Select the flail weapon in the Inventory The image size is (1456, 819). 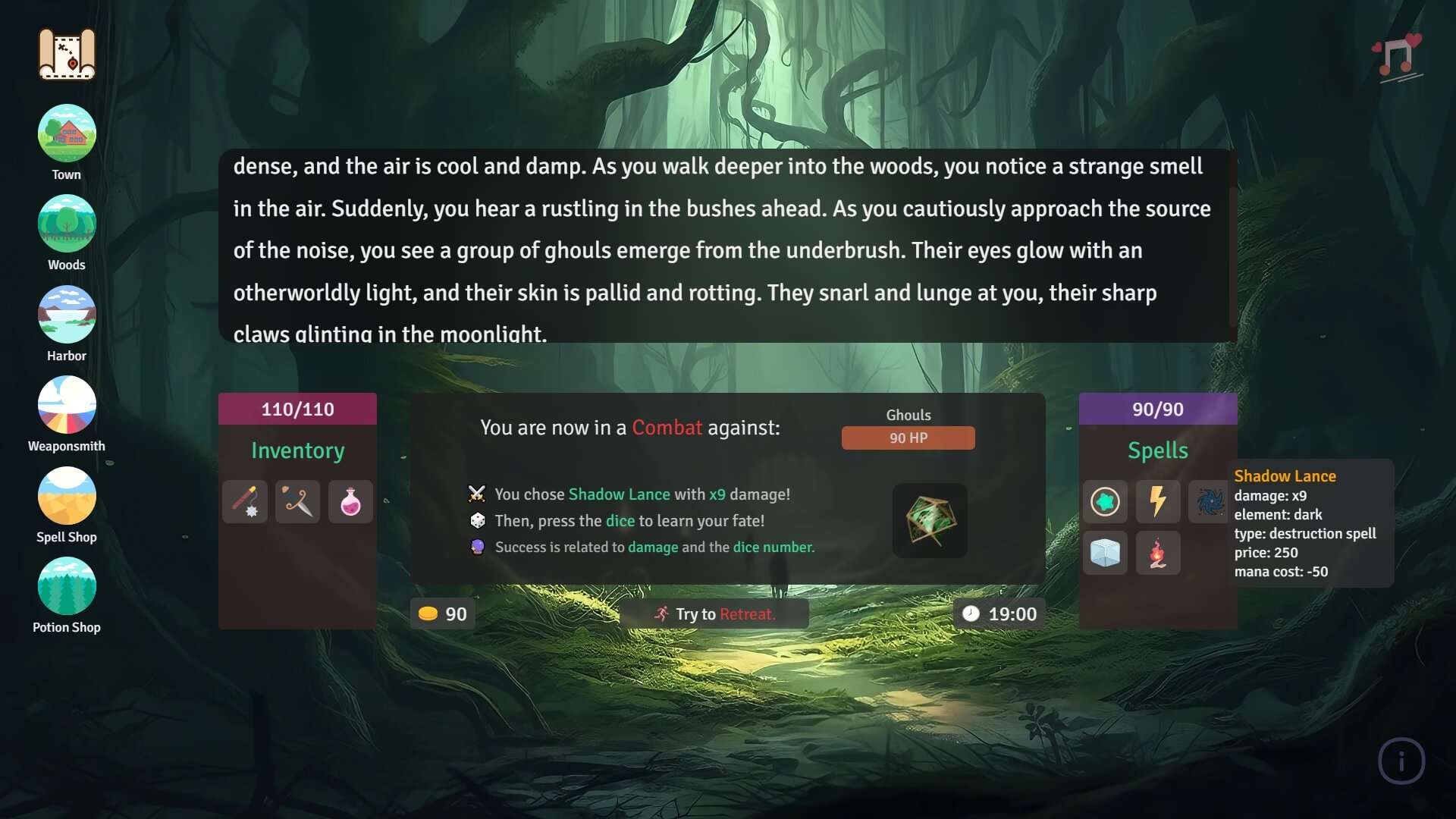tap(244, 501)
